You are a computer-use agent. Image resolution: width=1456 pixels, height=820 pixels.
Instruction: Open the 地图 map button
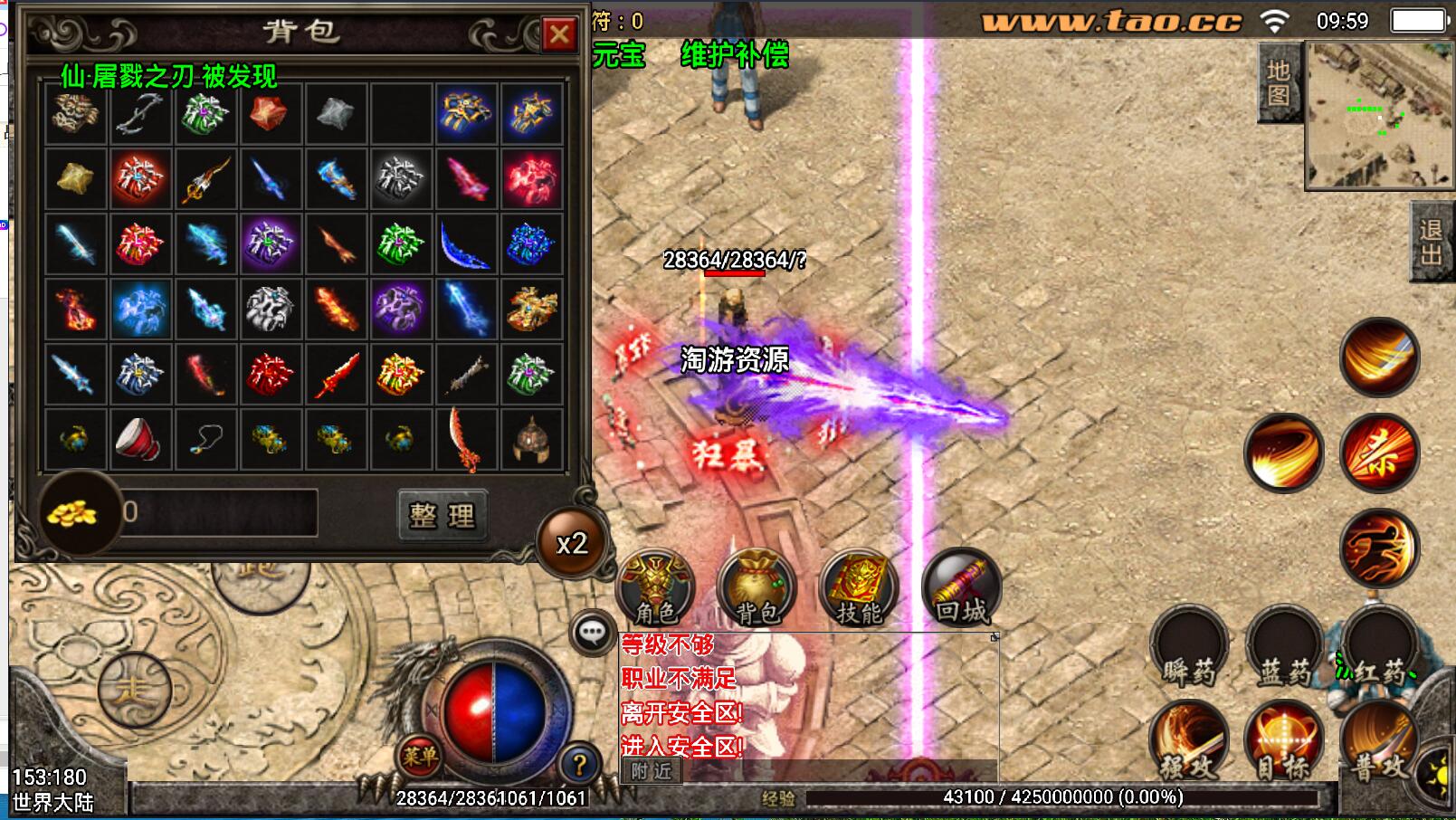(1278, 83)
